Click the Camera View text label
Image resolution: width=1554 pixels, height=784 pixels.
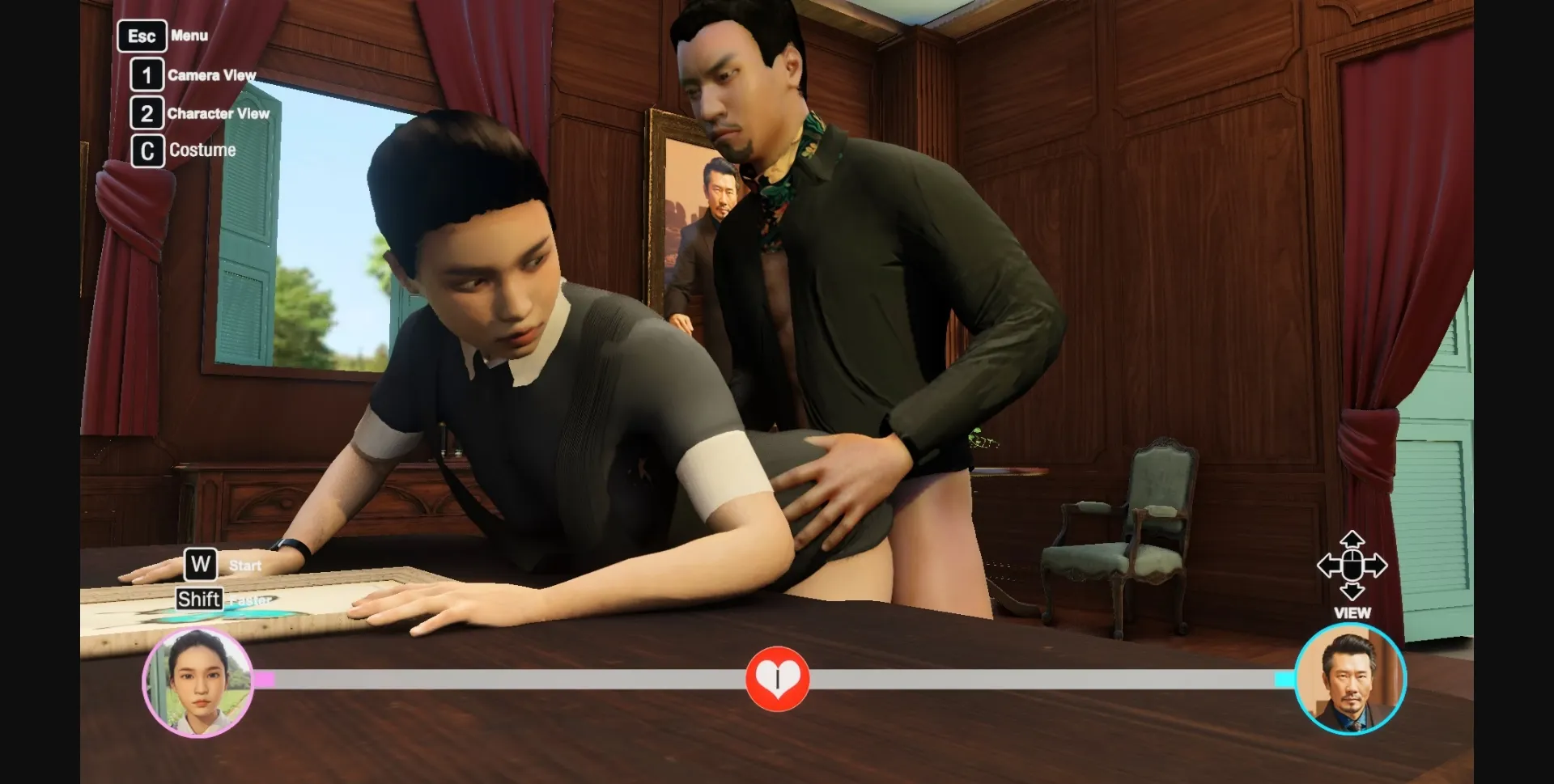[x=212, y=75]
